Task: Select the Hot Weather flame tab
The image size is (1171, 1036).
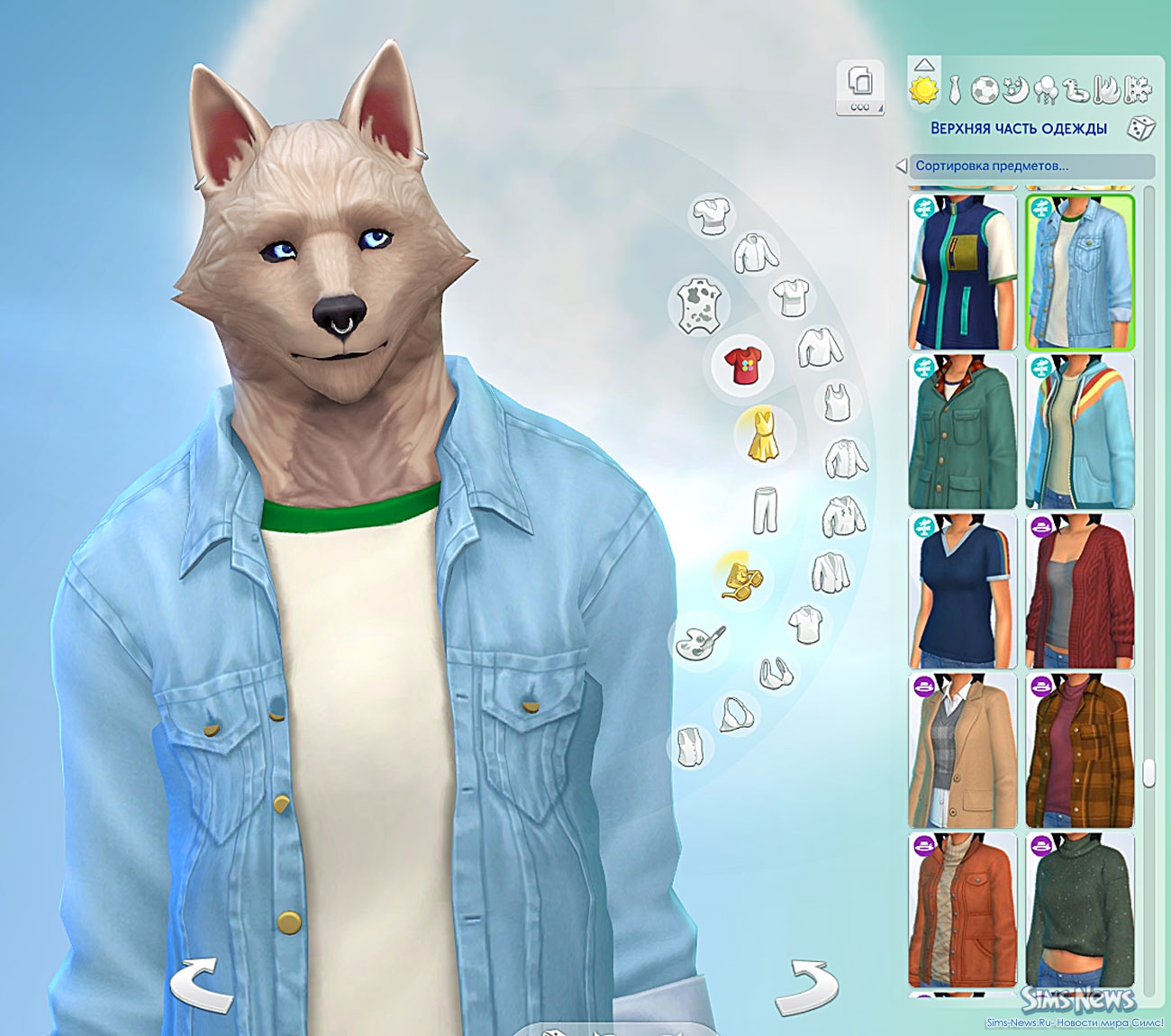Action: (x=1107, y=90)
